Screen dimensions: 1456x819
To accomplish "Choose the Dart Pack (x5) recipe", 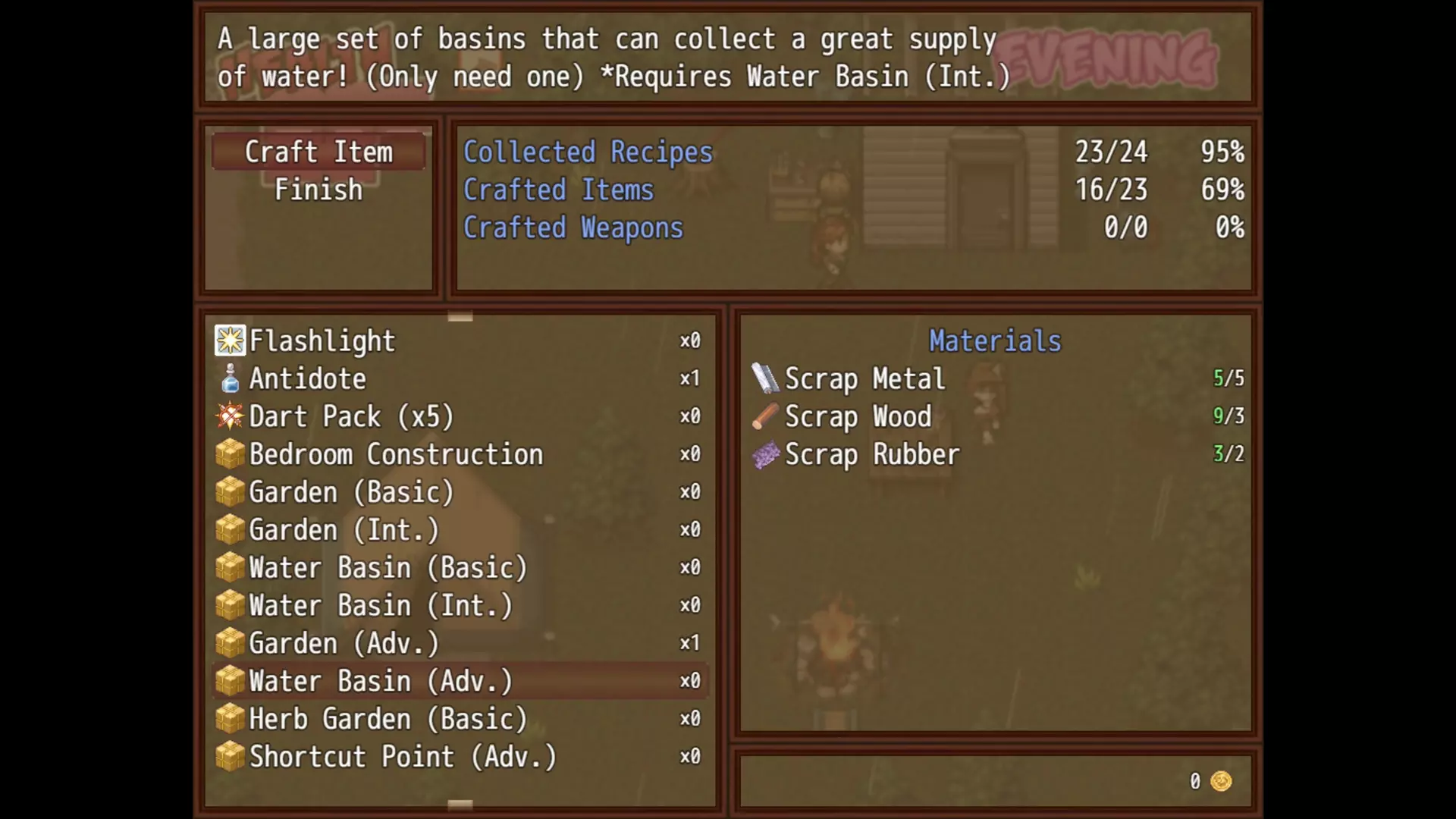I will (459, 417).
